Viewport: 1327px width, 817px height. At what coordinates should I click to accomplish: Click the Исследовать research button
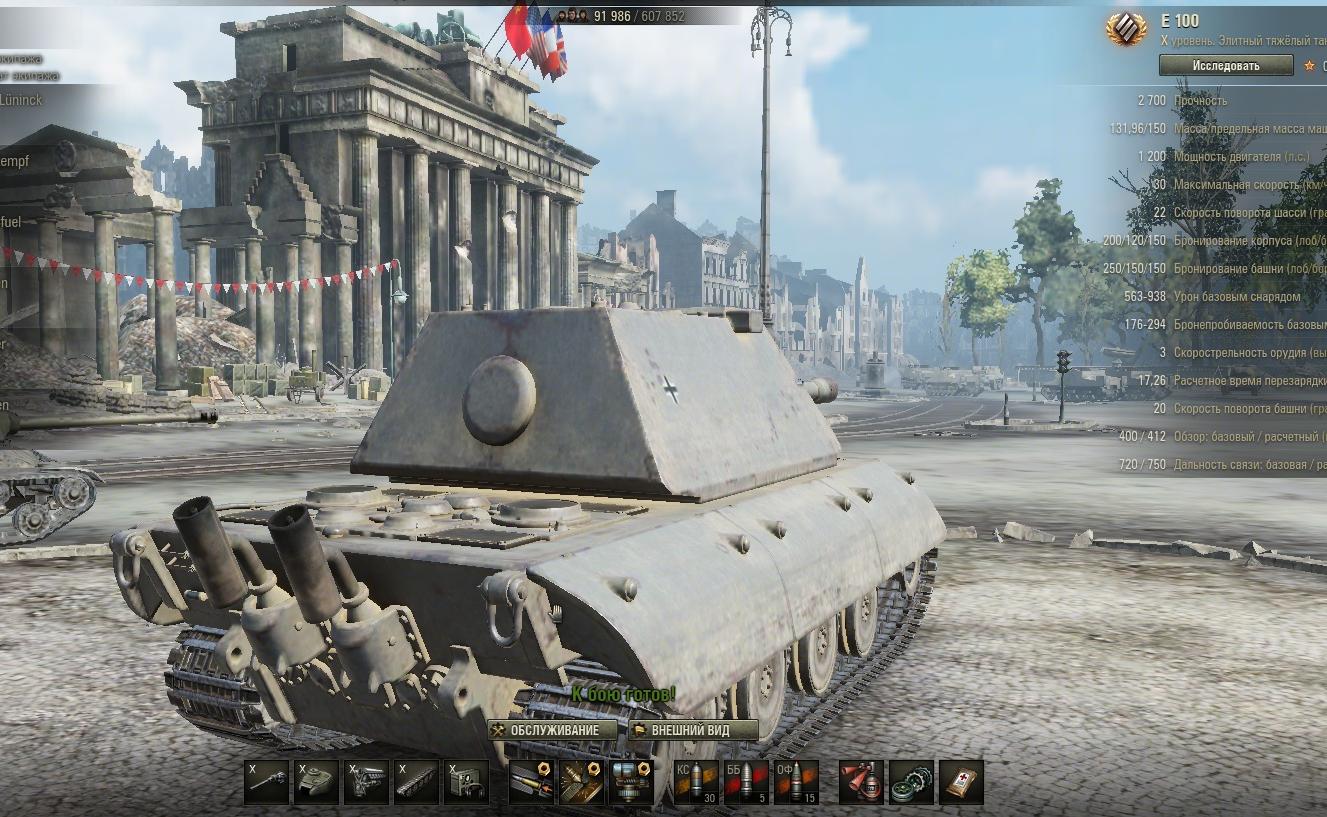point(1225,66)
